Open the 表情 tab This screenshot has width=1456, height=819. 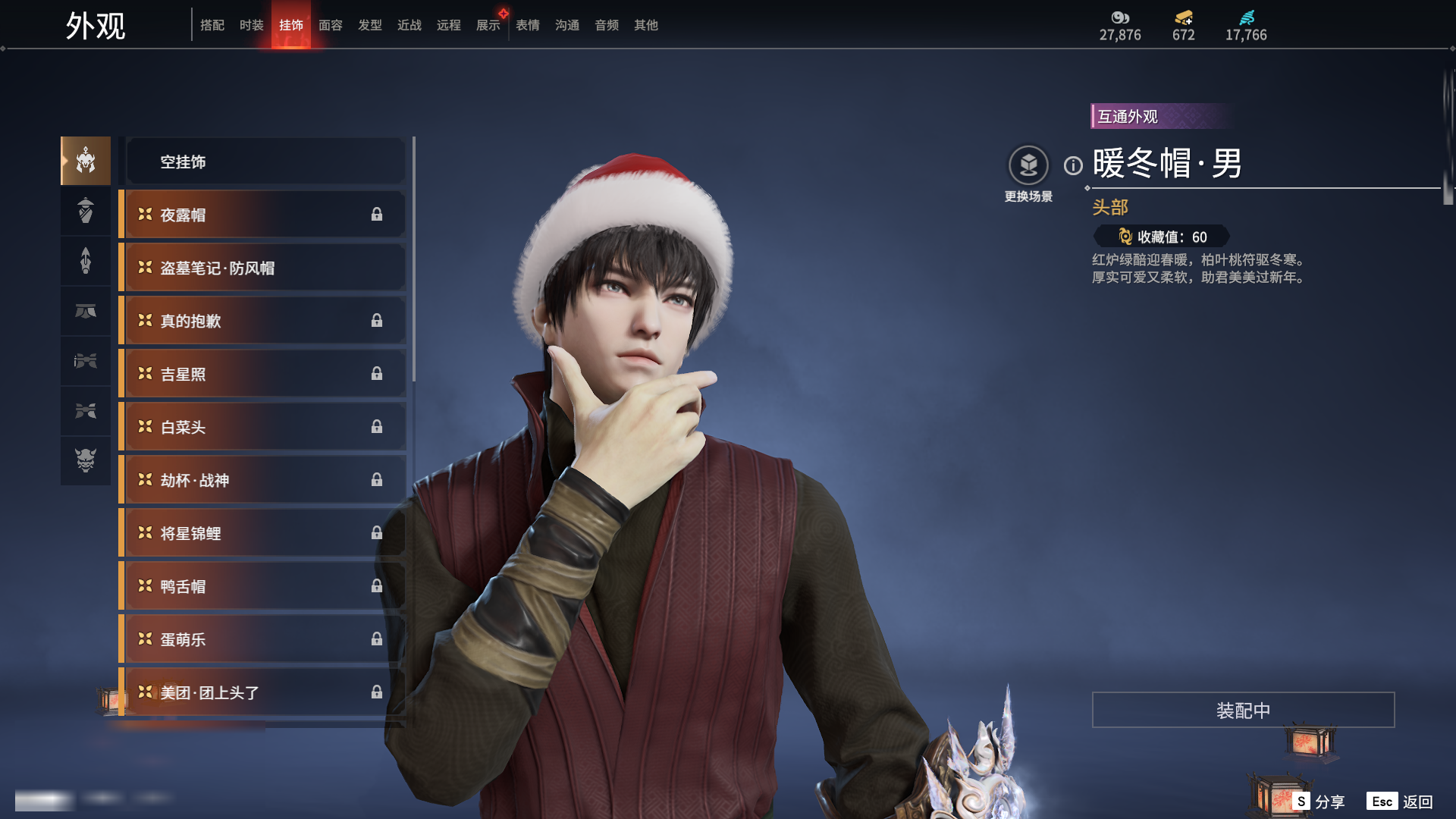tap(527, 25)
